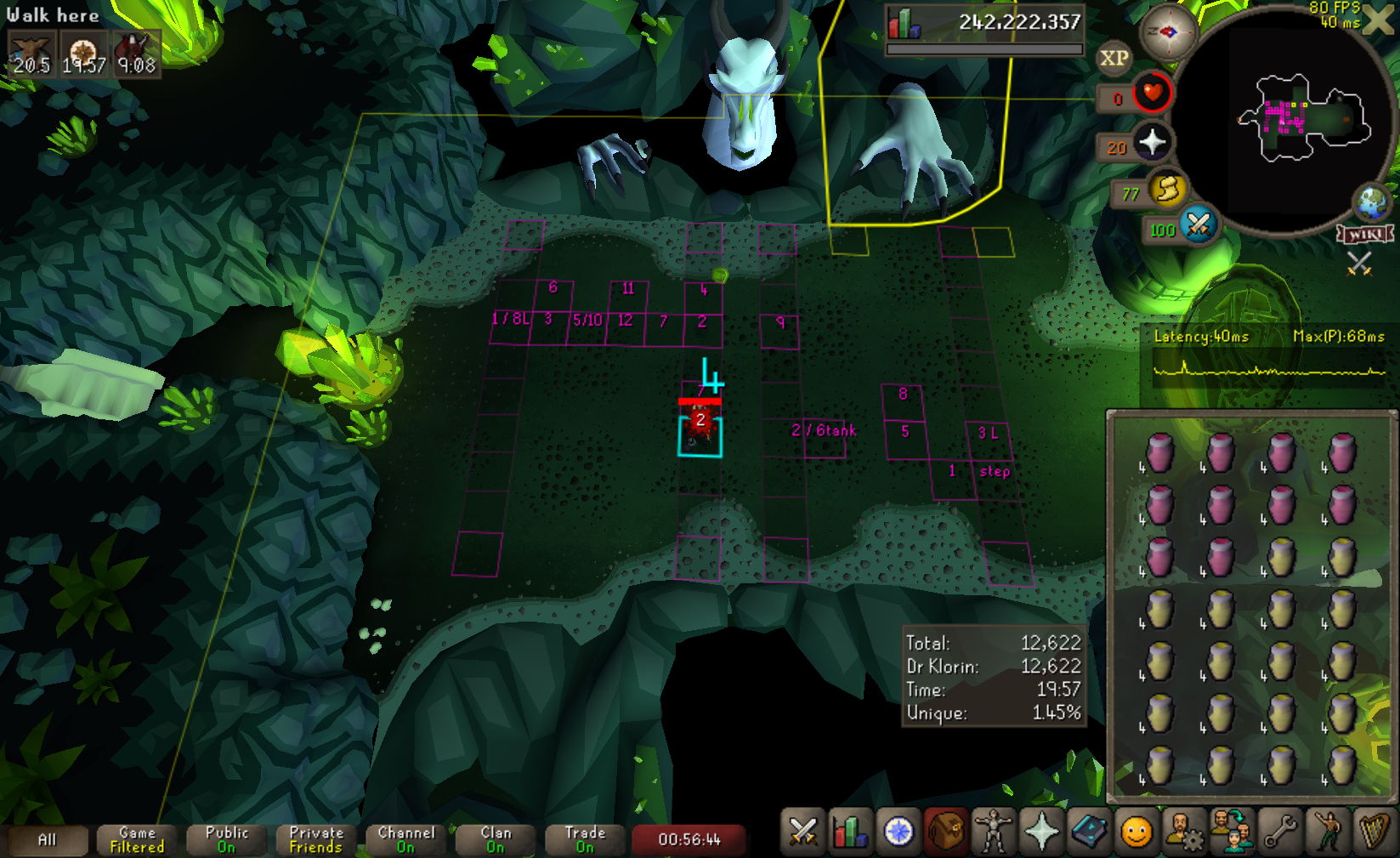
Task: Select the Inventory backpack tab
Action: (945, 832)
